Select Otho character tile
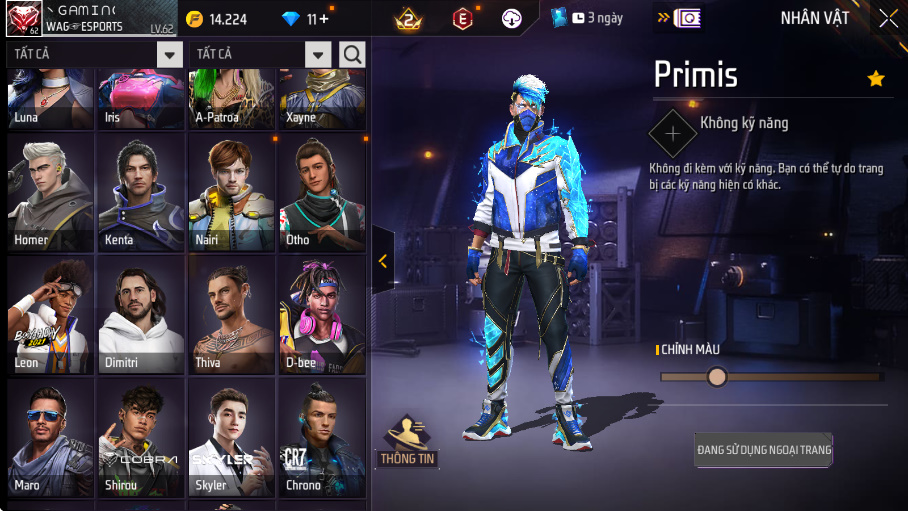The image size is (908, 511). coord(322,193)
